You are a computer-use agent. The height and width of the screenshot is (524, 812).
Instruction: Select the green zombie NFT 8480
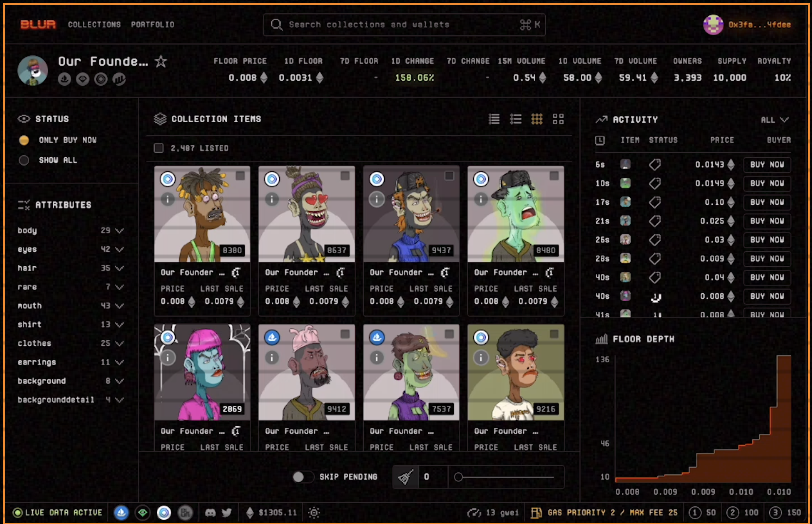click(x=515, y=214)
